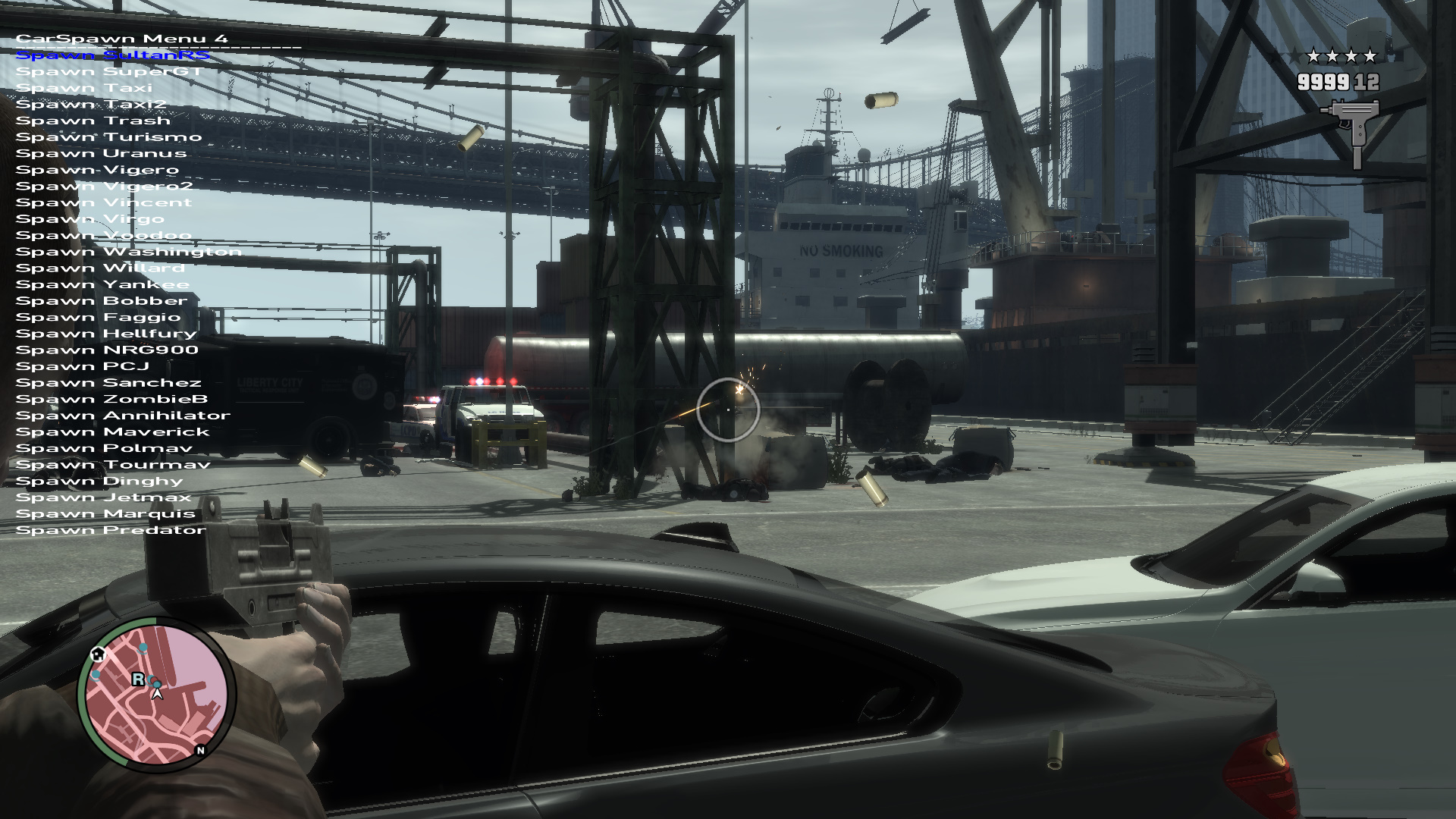This screenshot has height=819, width=1456.
Task: Select the Spawn PCJ entry
Action: [x=83, y=366]
